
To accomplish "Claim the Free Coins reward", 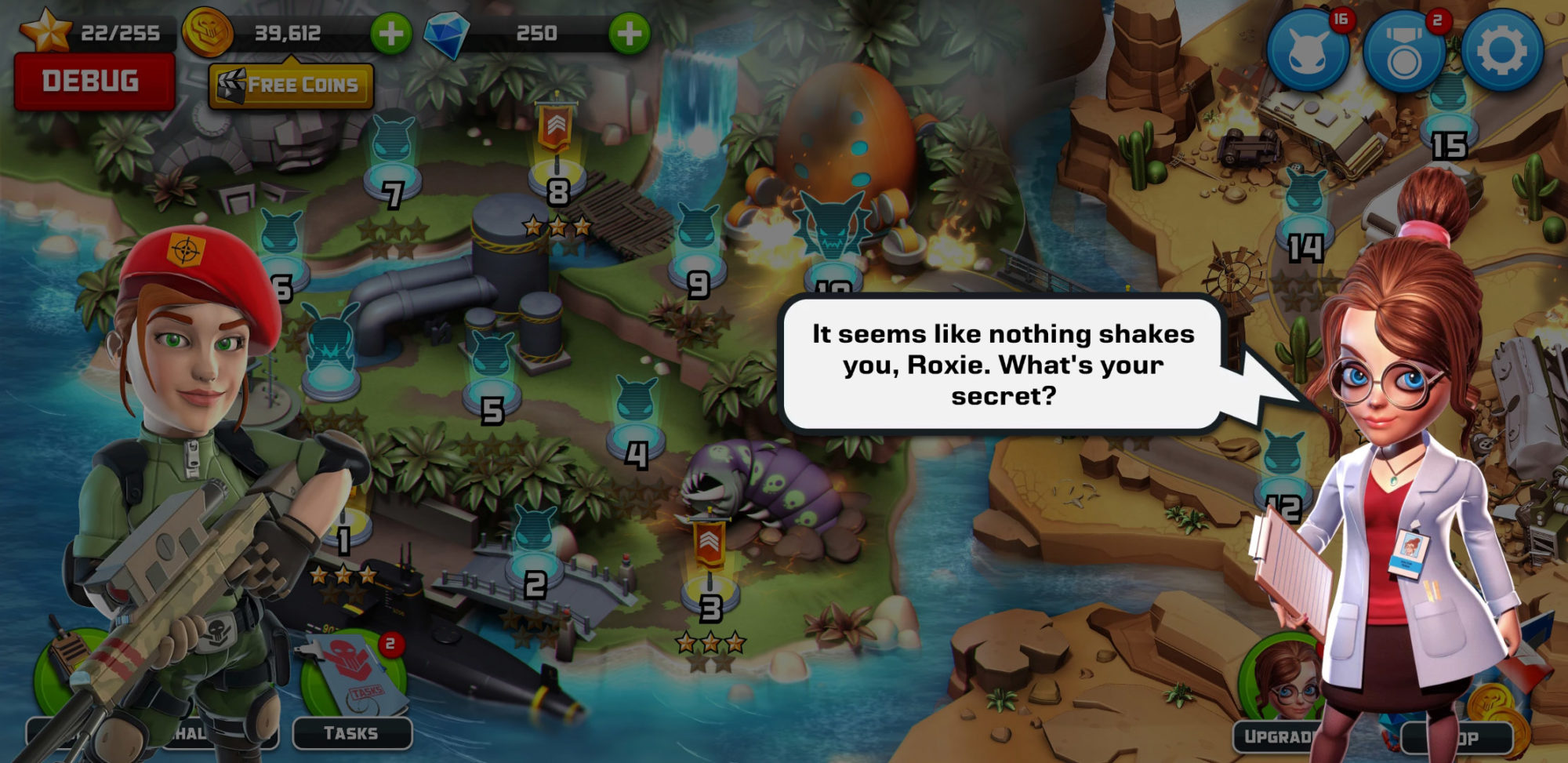I will click(x=291, y=84).
